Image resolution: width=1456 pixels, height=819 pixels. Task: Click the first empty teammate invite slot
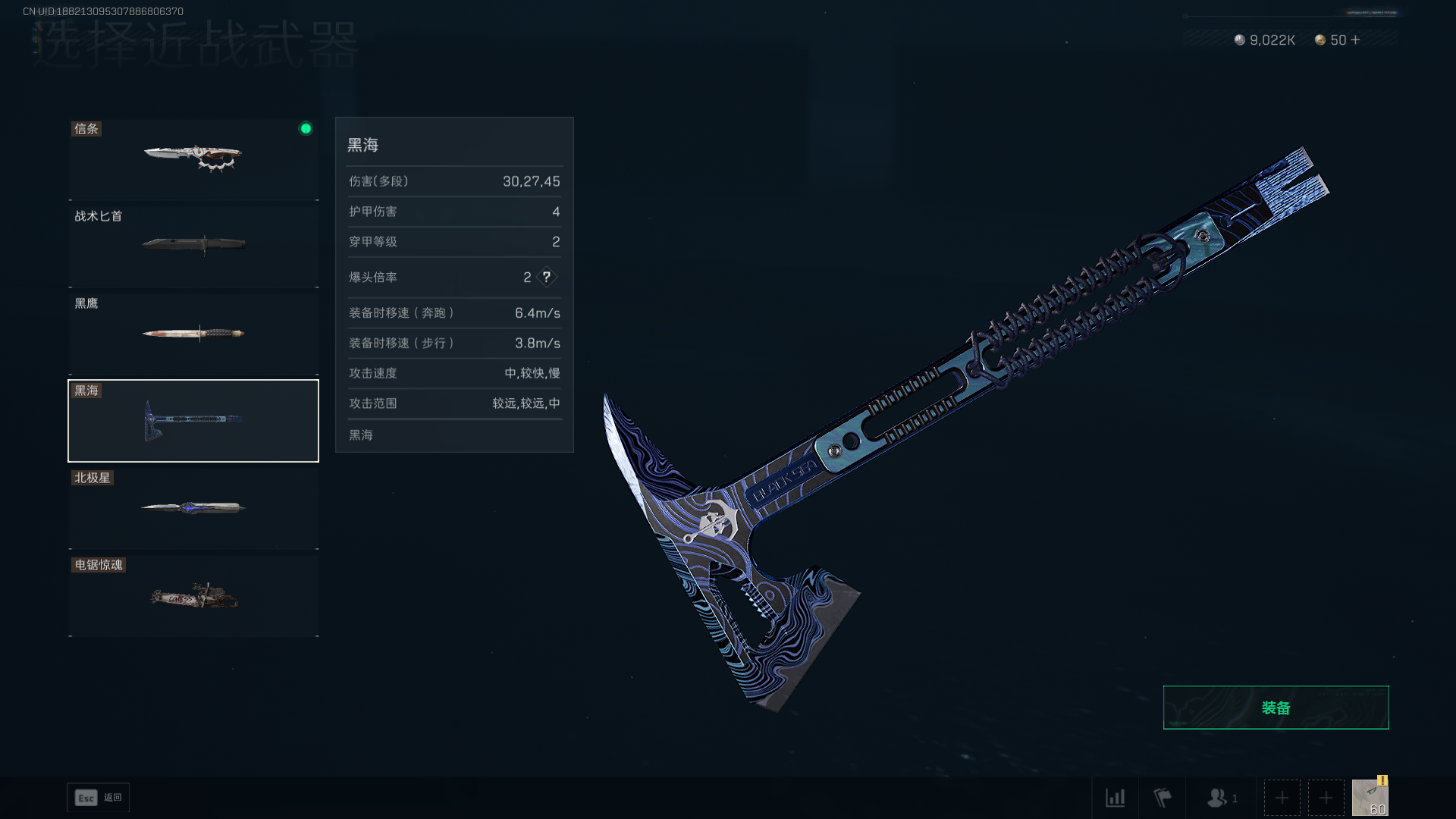point(1282,798)
